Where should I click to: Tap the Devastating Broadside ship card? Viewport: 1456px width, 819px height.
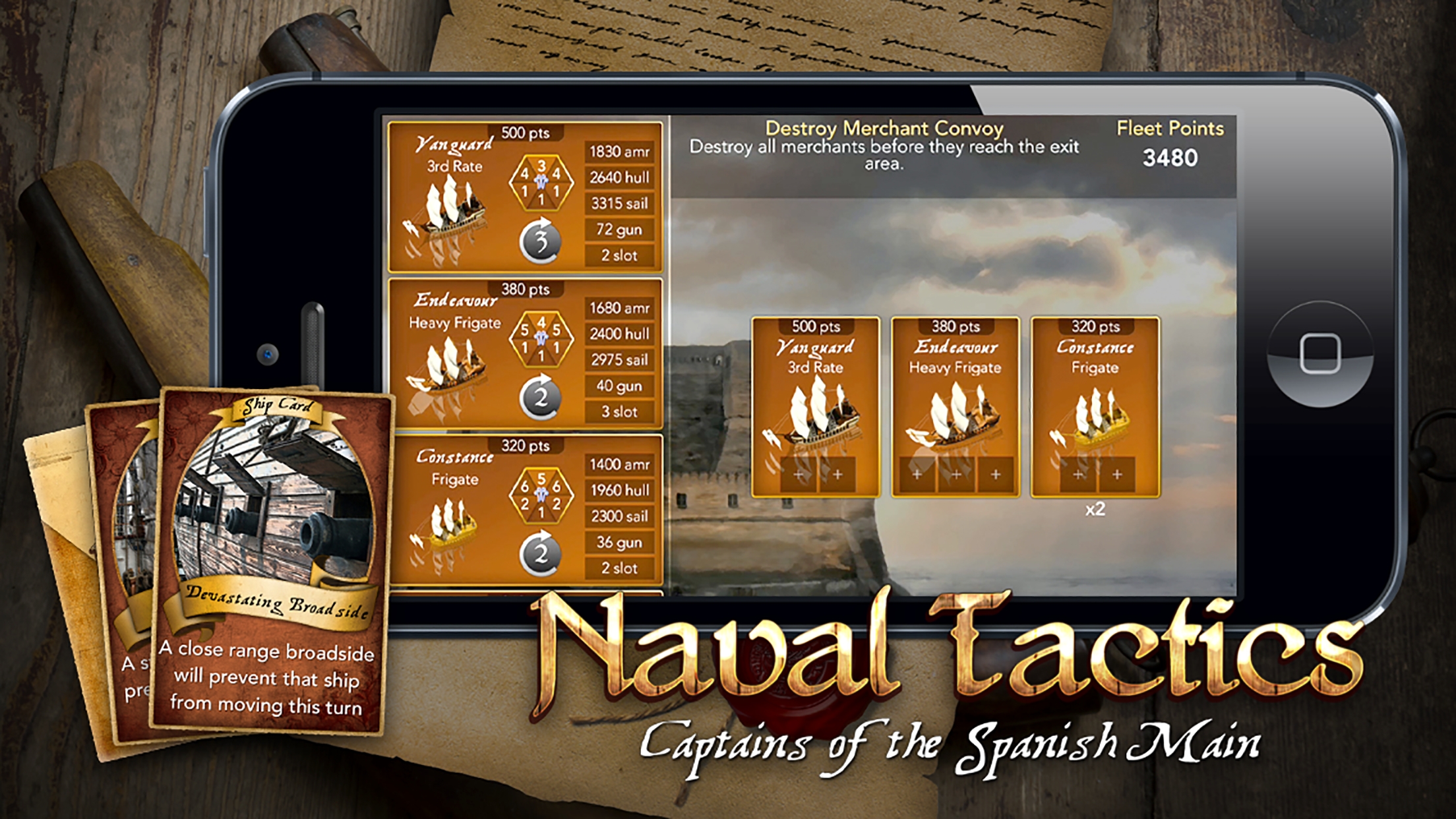pos(272,561)
